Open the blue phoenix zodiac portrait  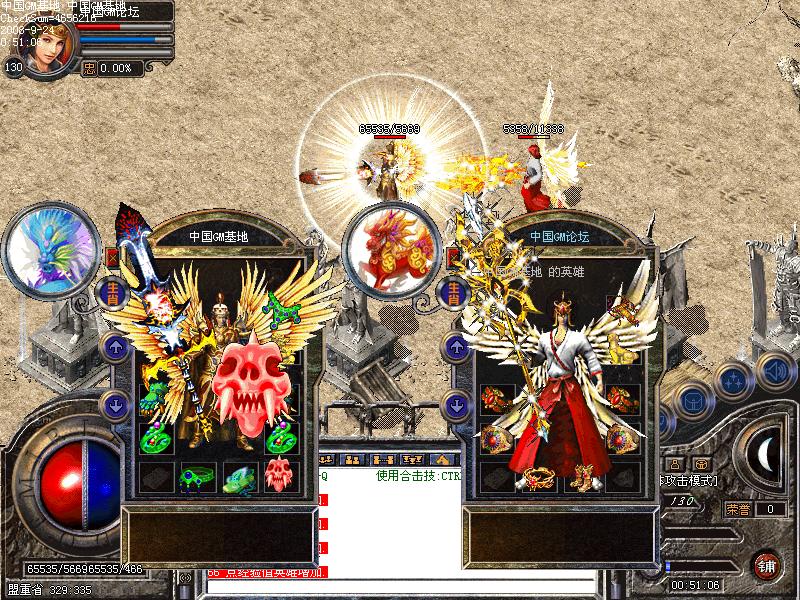(52, 250)
